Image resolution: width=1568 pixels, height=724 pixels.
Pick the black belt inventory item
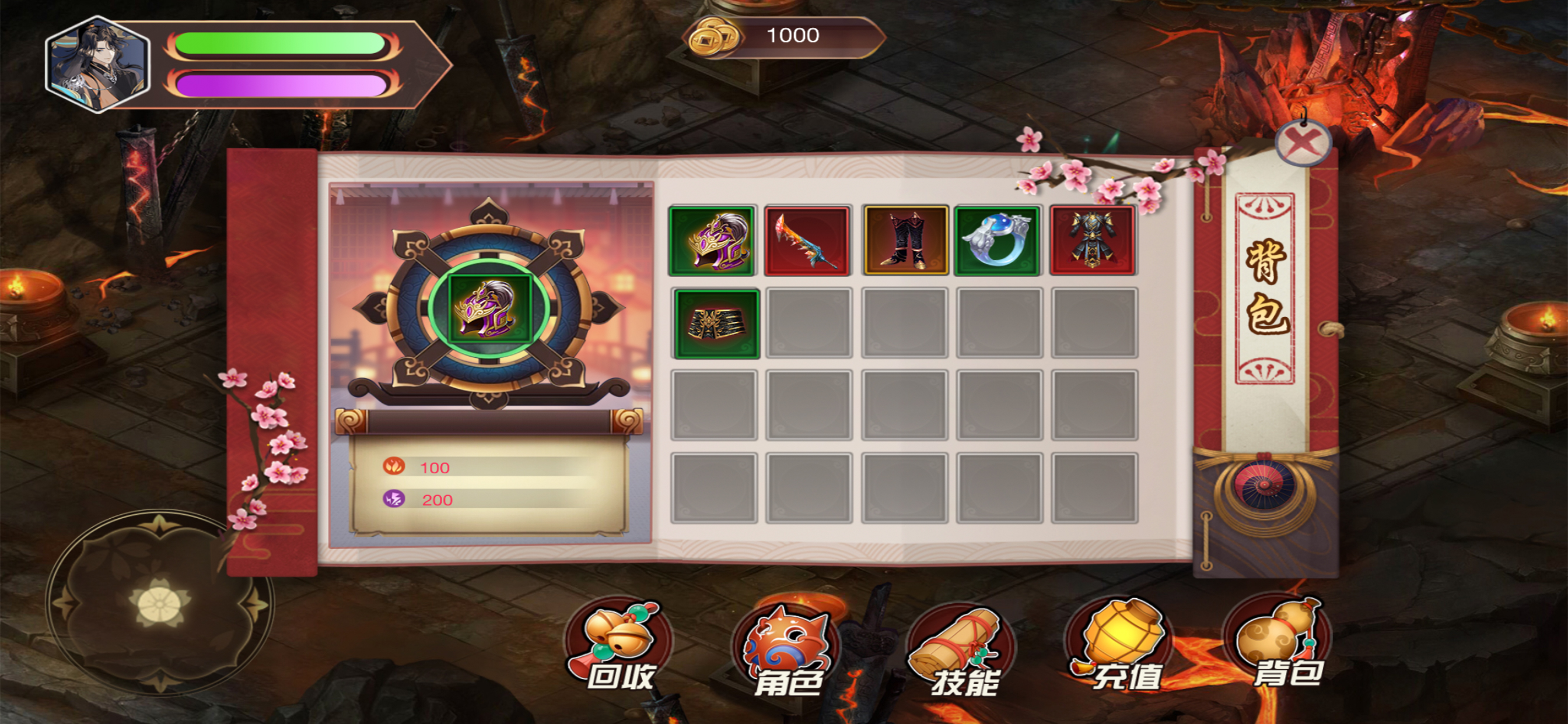coord(716,324)
